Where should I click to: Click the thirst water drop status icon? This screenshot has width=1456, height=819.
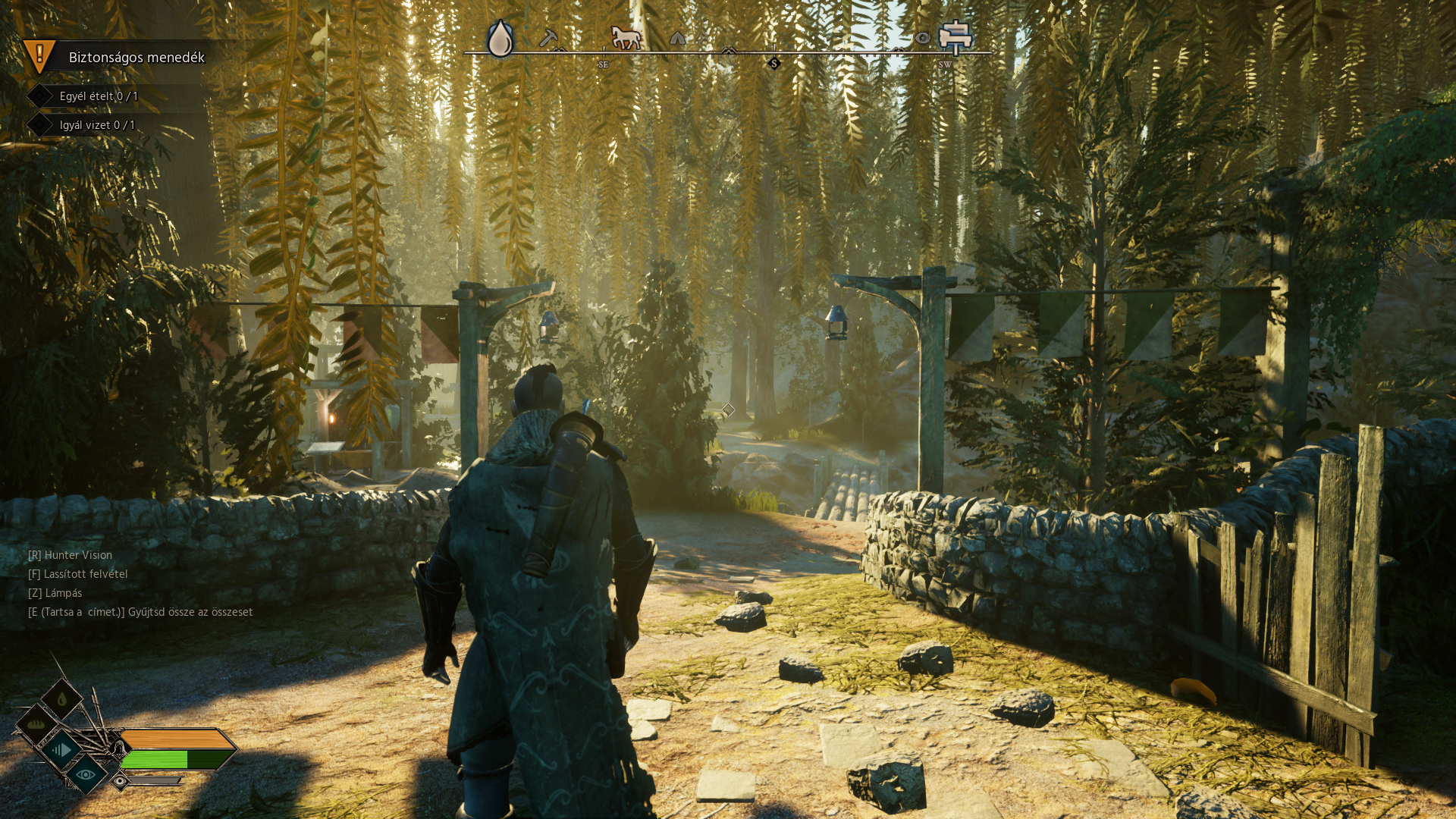click(x=62, y=698)
